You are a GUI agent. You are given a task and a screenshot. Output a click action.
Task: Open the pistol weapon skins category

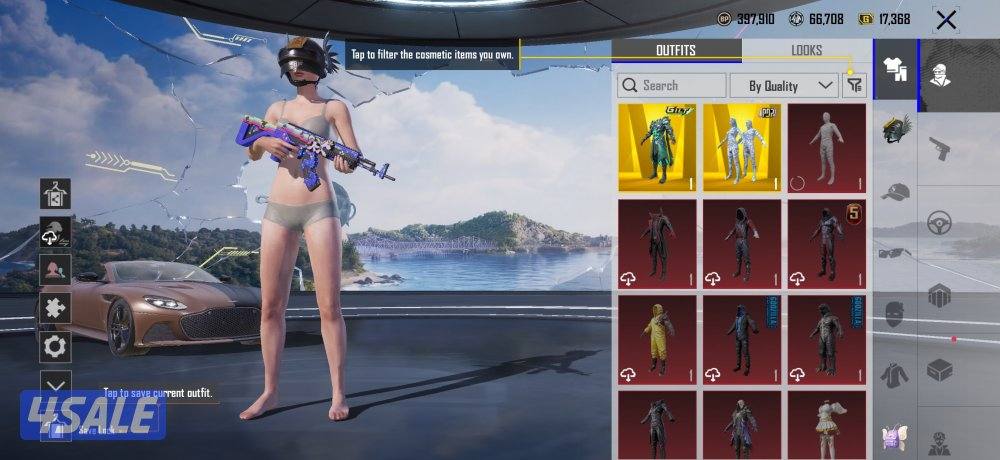coord(939,148)
